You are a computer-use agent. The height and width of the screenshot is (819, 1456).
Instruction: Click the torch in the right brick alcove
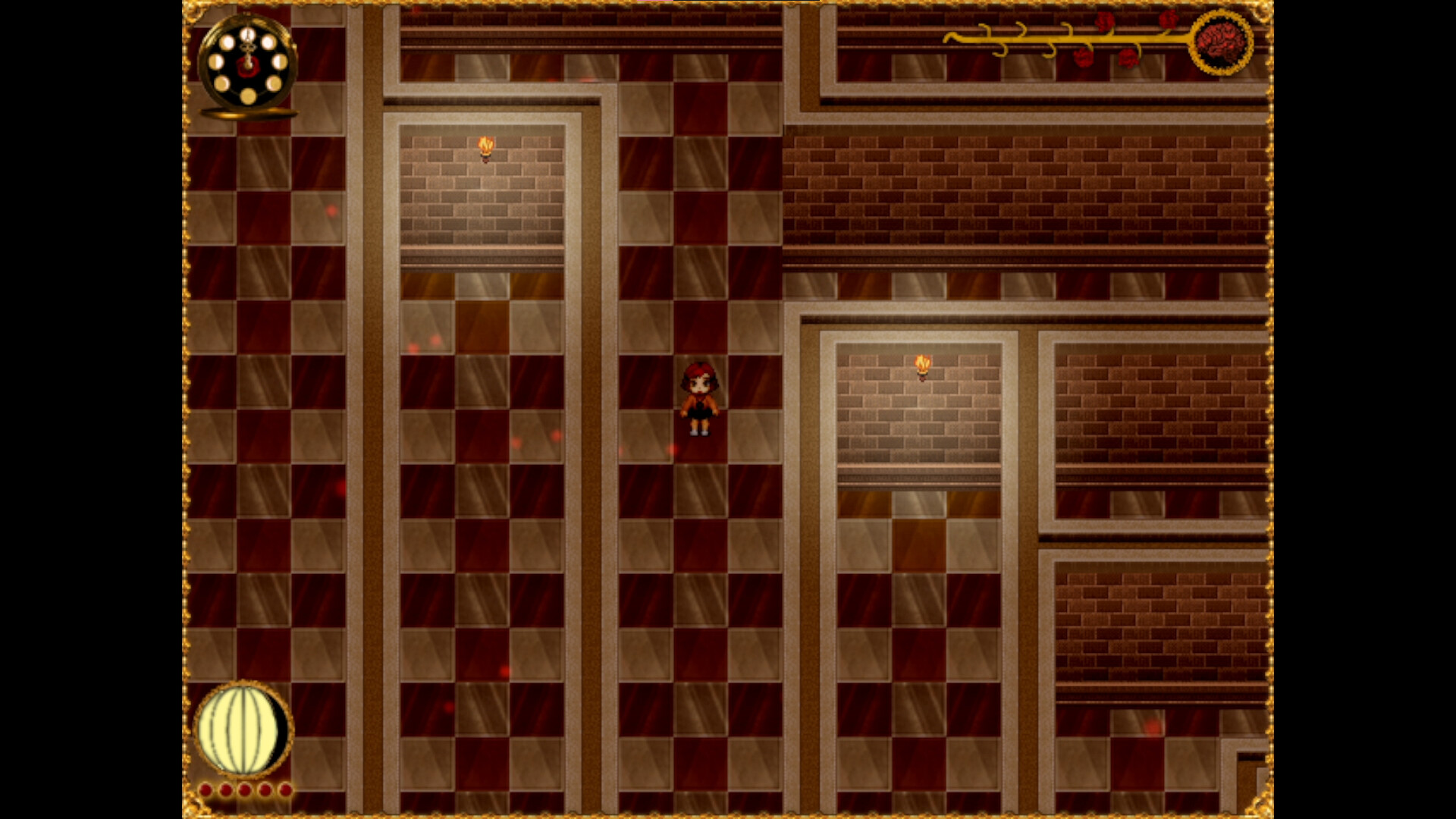coord(922,367)
